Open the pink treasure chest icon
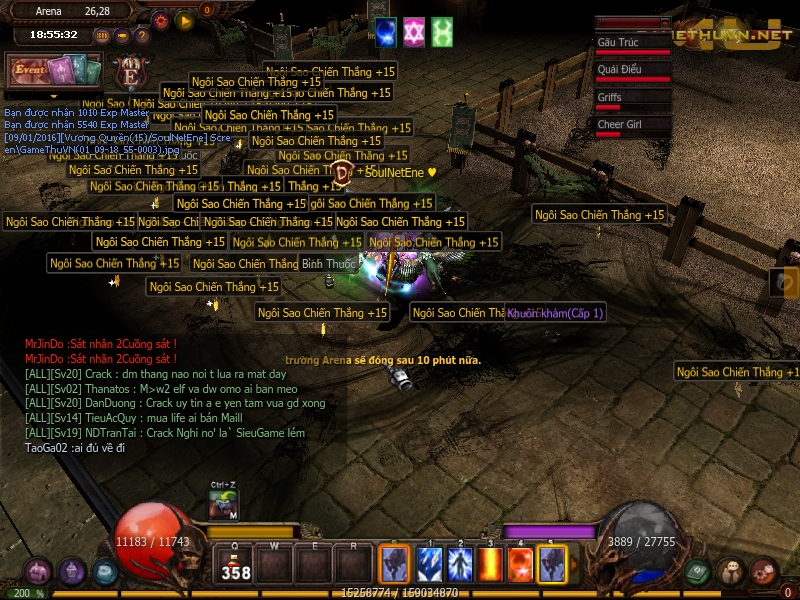Viewport: 800px width, 600px height. [x=40, y=571]
